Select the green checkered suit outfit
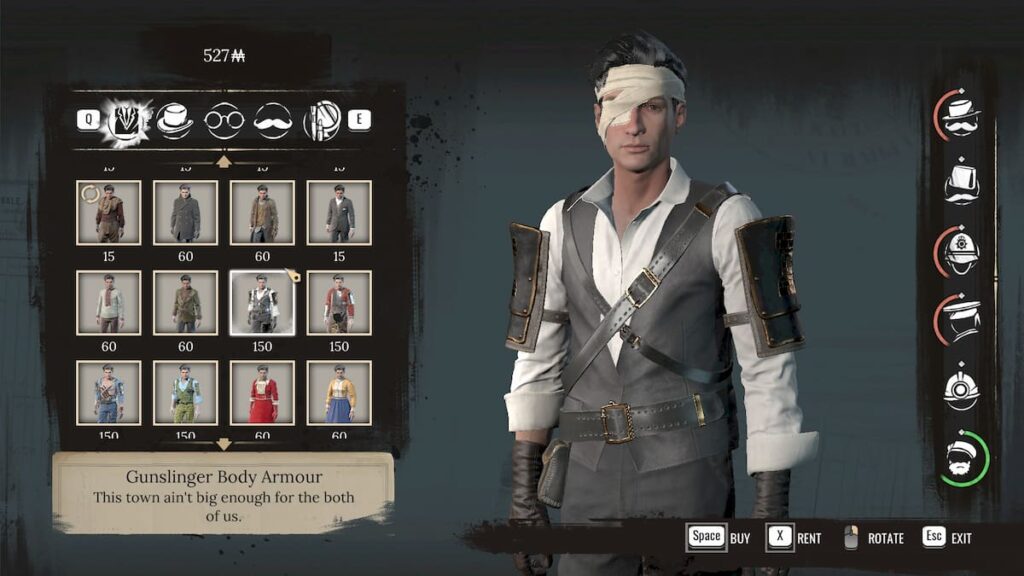The height and width of the screenshot is (576, 1024). [185, 392]
